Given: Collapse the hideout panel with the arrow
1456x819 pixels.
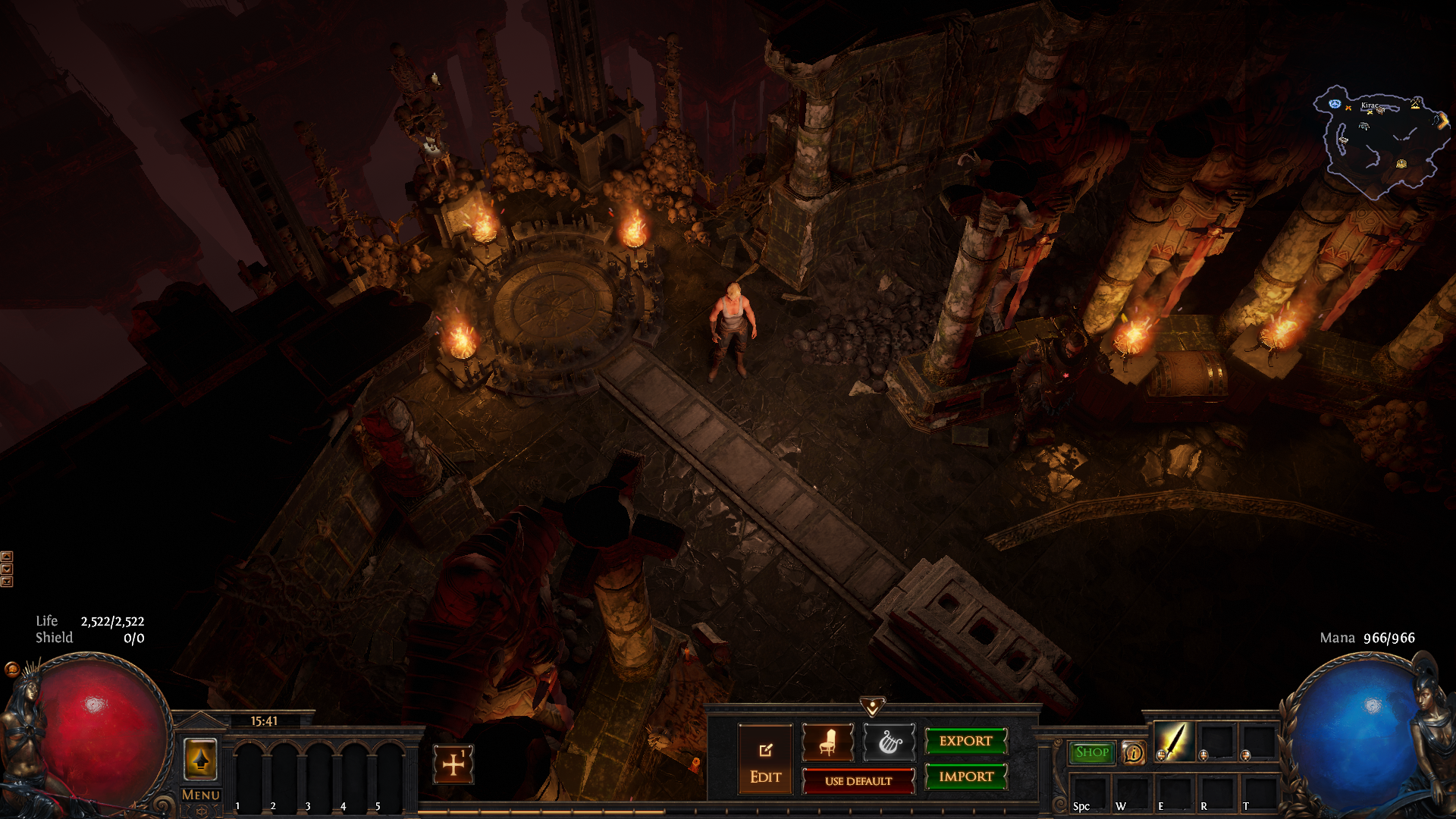Looking at the screenshot, I should pos(872,707).
